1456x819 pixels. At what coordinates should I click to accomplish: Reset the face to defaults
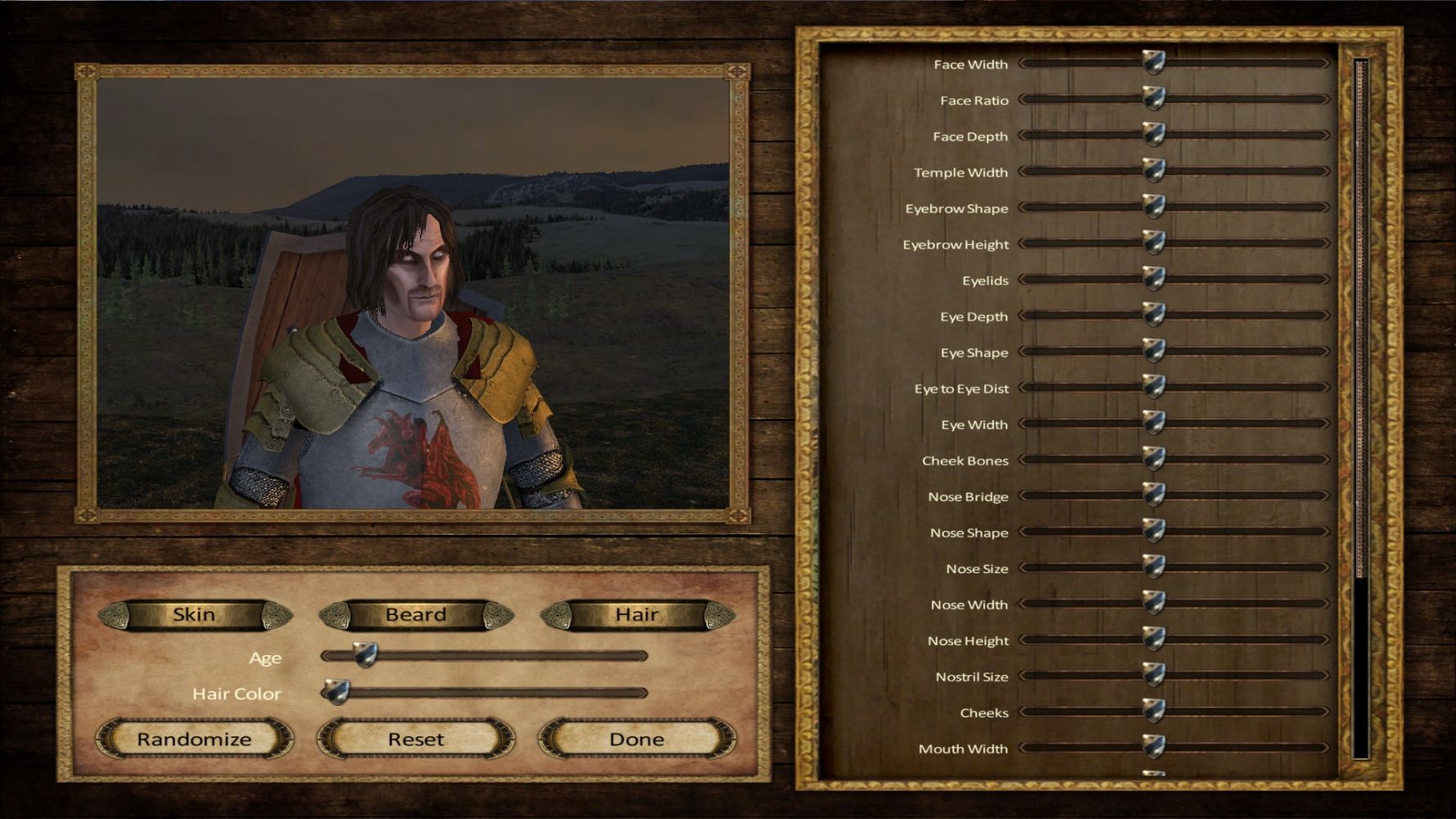tap(416, 740)
